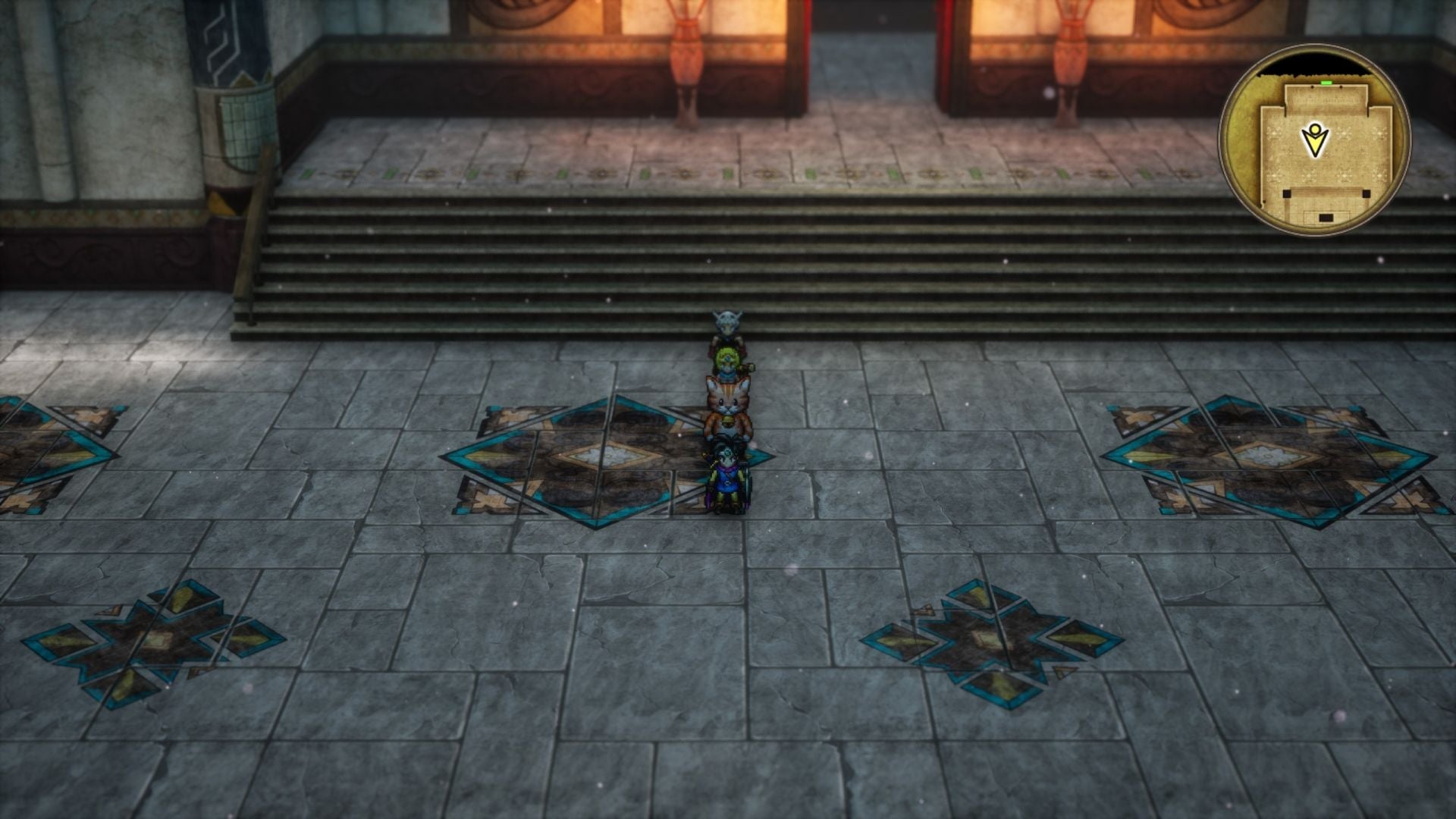This screenshot has width=1456, height=819.
Task: Select the yellow player arrow on the minimap
Action: tap(1315, 140)
